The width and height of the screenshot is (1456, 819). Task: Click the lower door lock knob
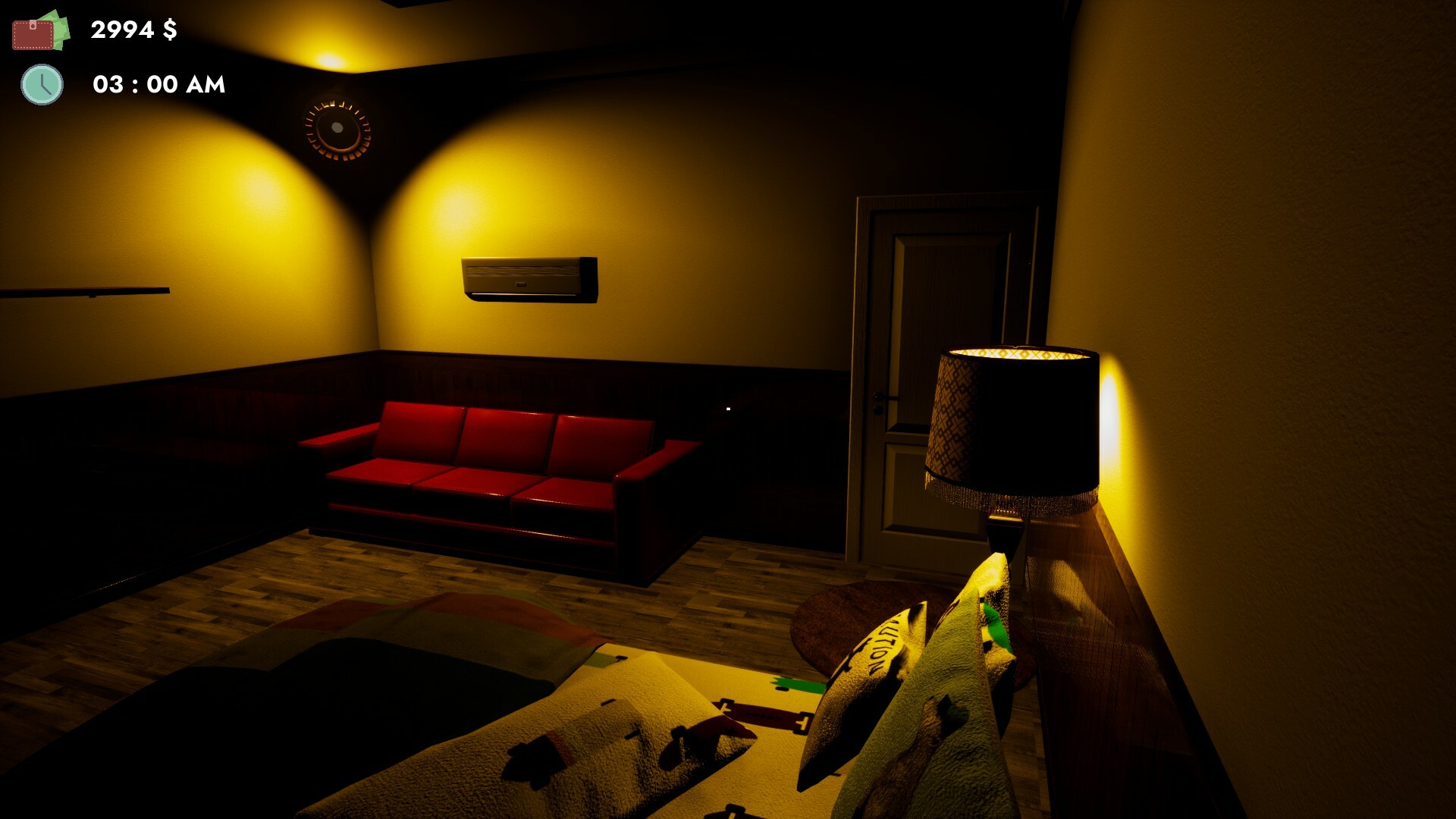click(877, 409)
